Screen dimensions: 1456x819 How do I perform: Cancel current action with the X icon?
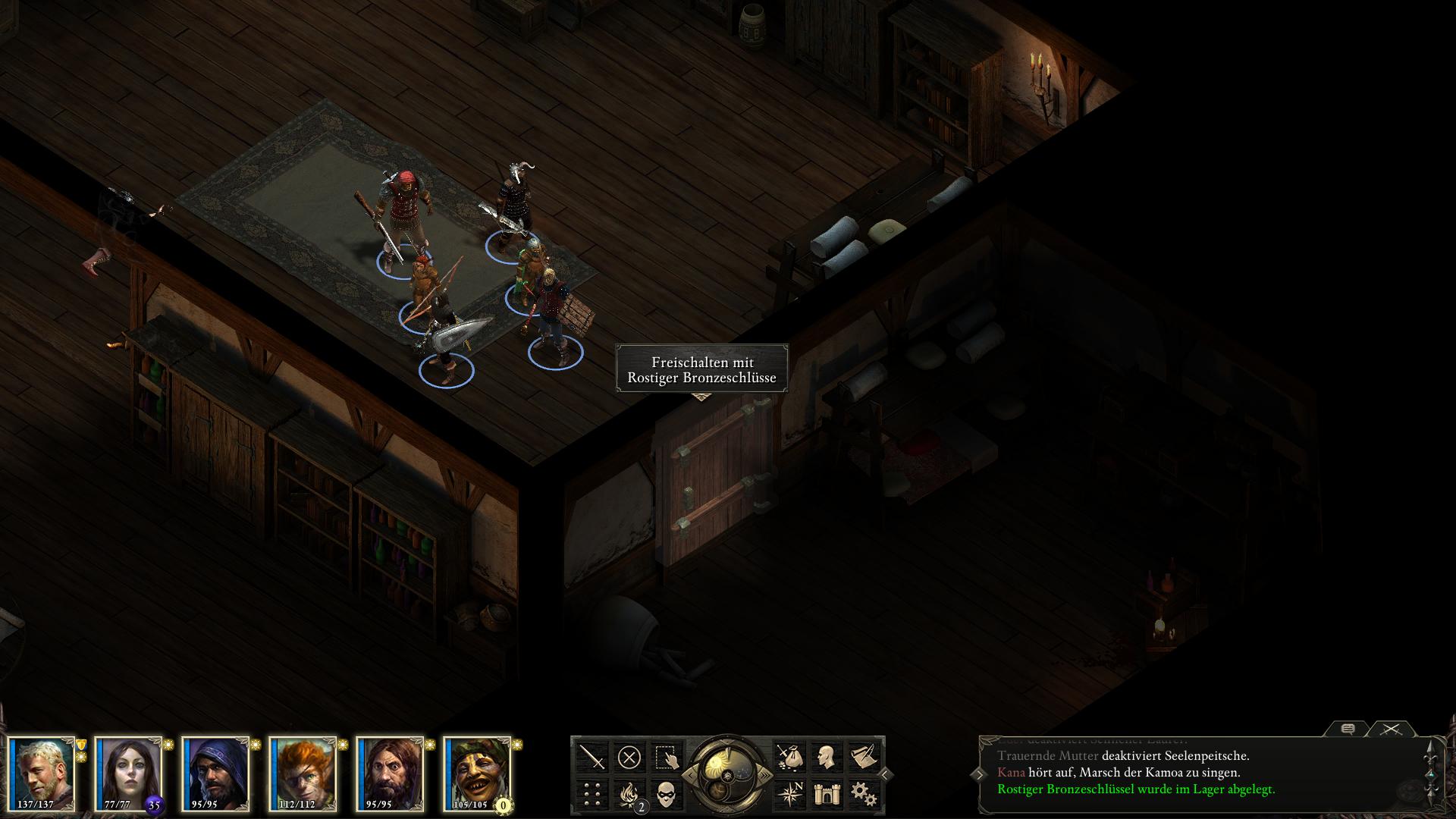pyautogui.click(x=629, y=757)
